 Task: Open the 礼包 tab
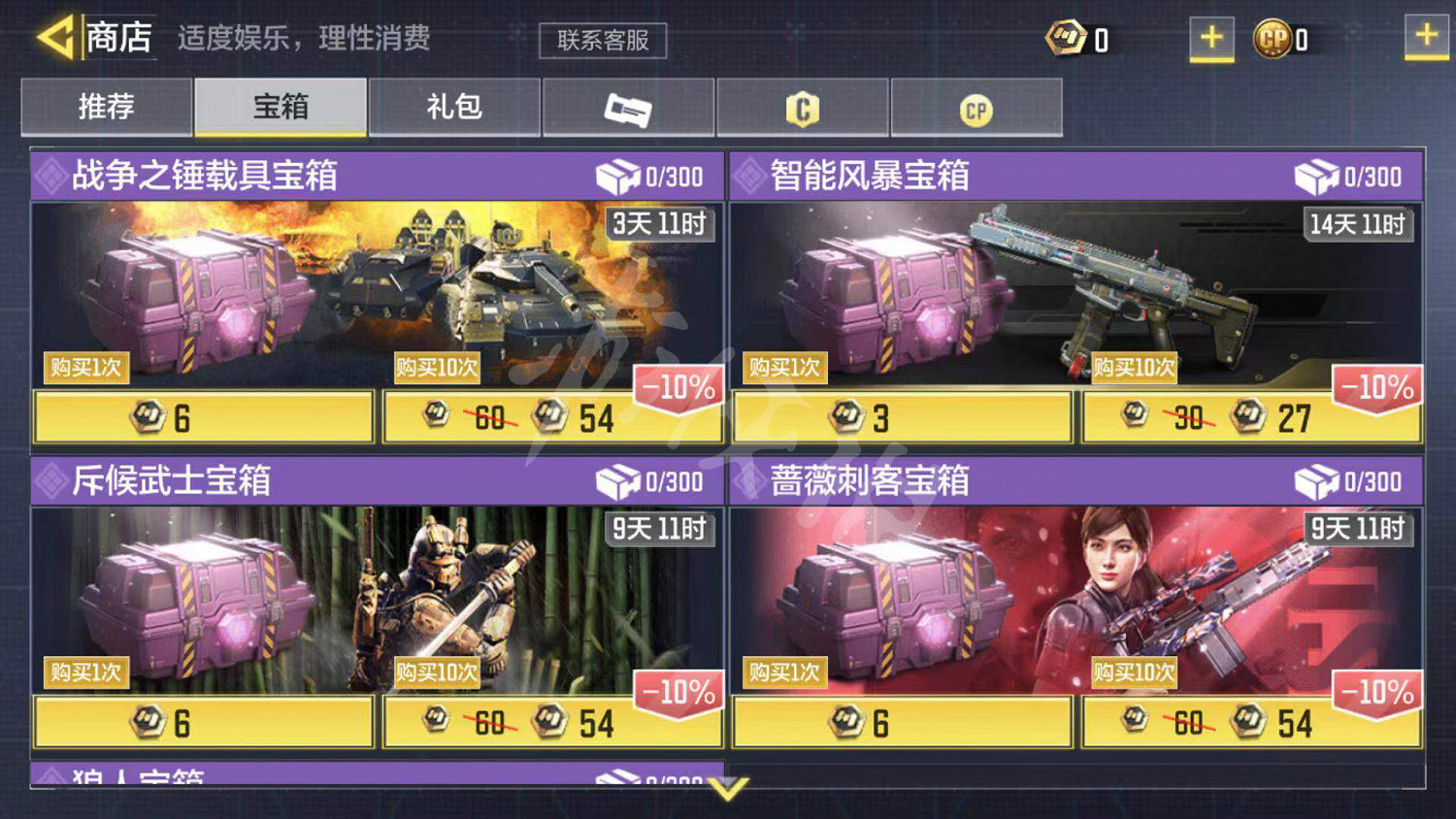click(454, 108)
